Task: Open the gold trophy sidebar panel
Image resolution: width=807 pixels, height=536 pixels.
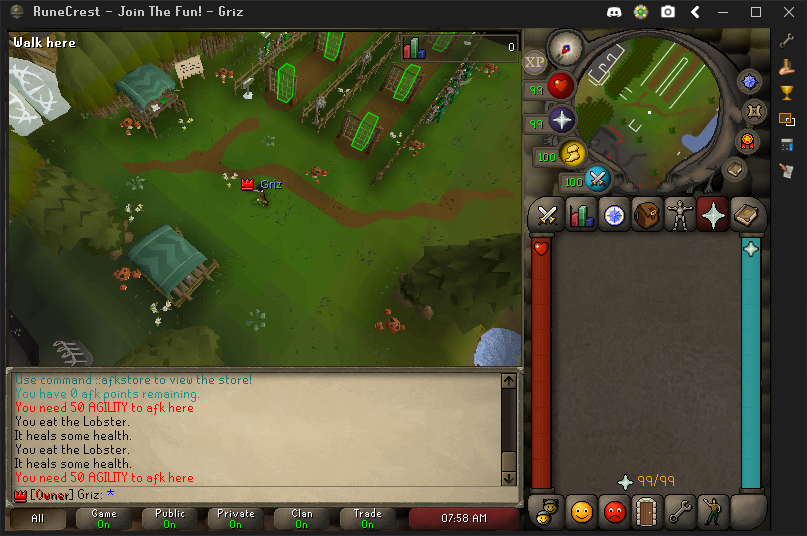Action: [x=787, y=93]
